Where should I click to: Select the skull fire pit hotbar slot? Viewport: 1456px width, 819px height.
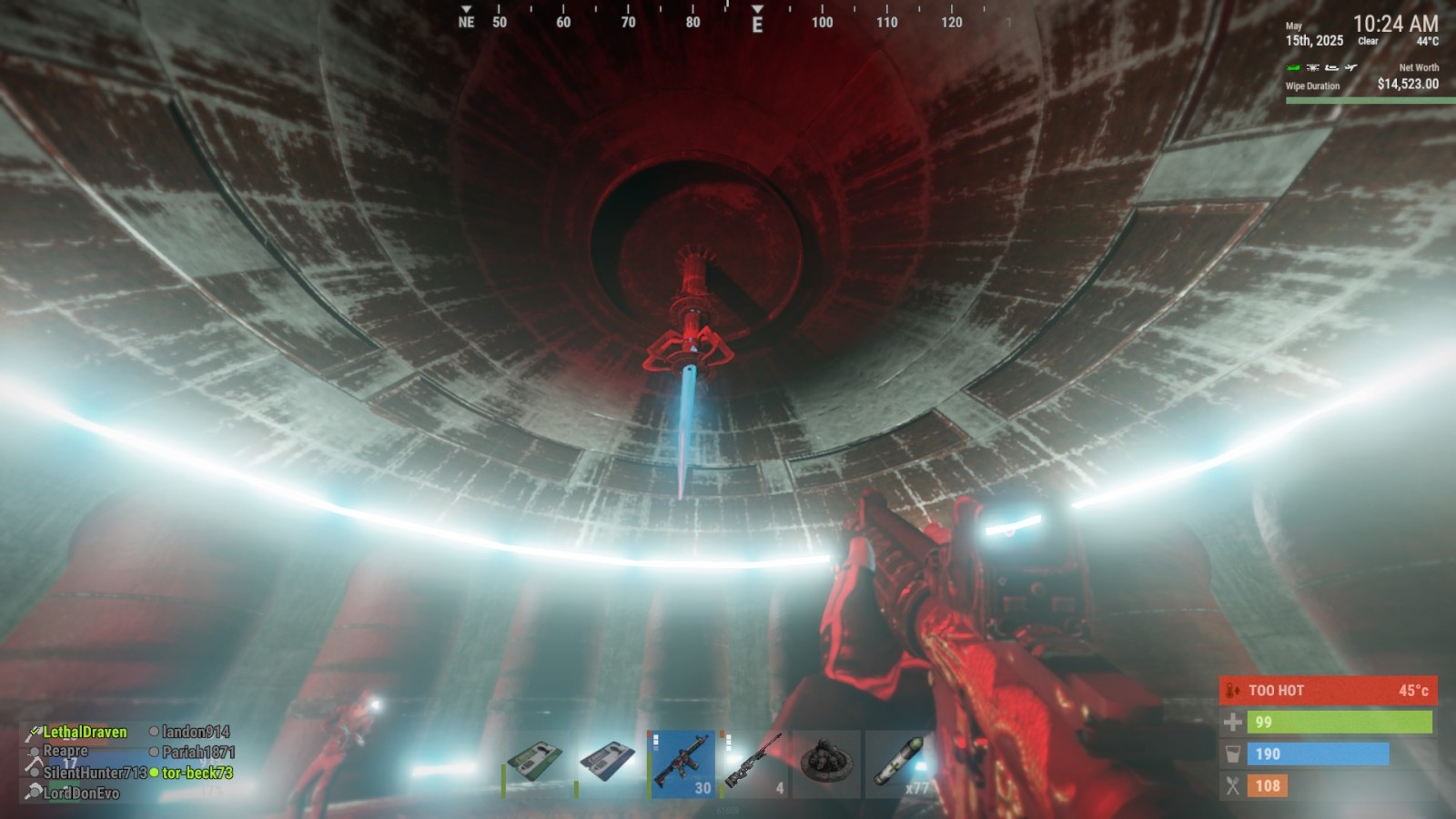[826, 763]
